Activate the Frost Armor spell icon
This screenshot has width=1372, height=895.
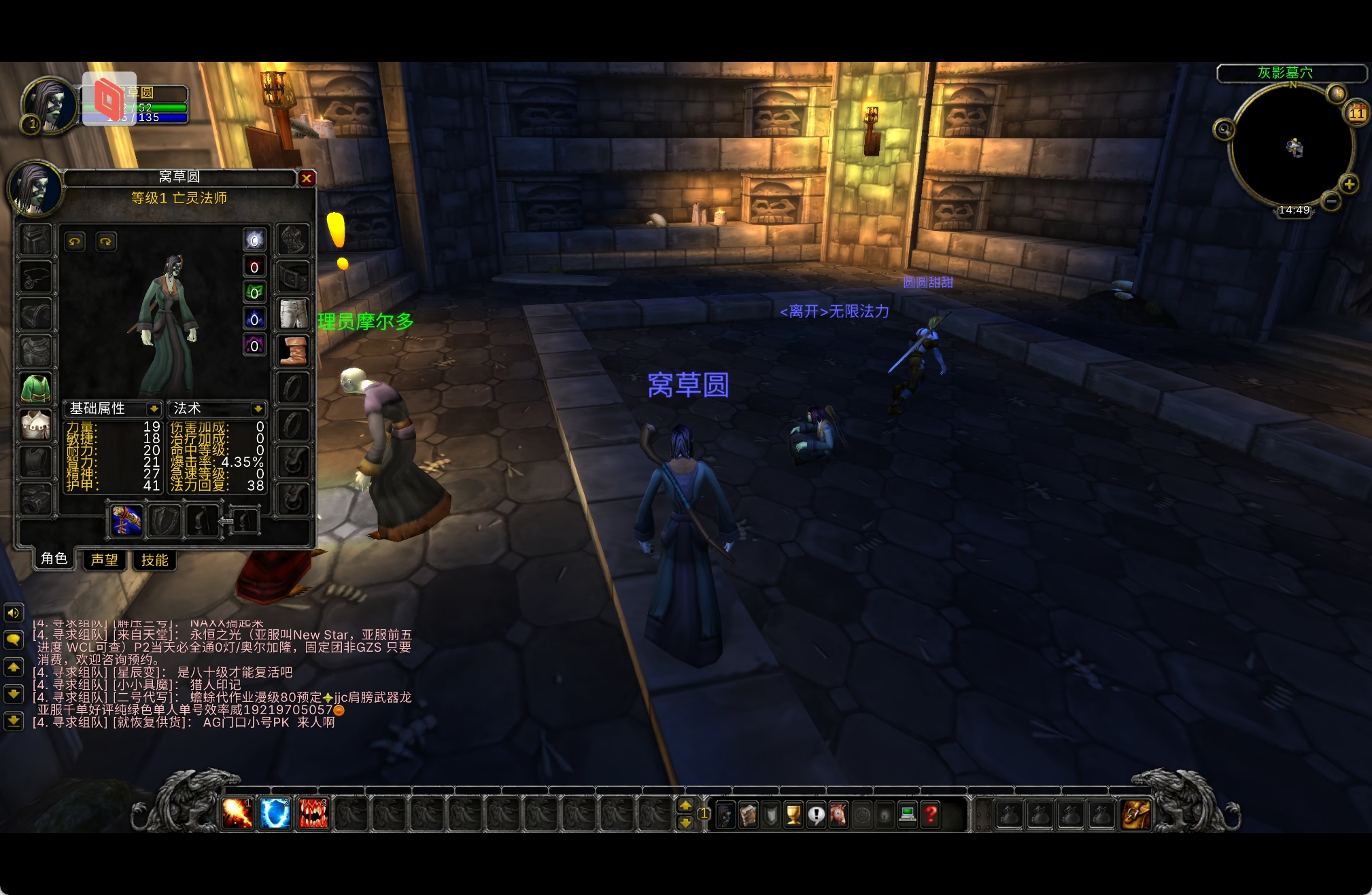point(275,813)
